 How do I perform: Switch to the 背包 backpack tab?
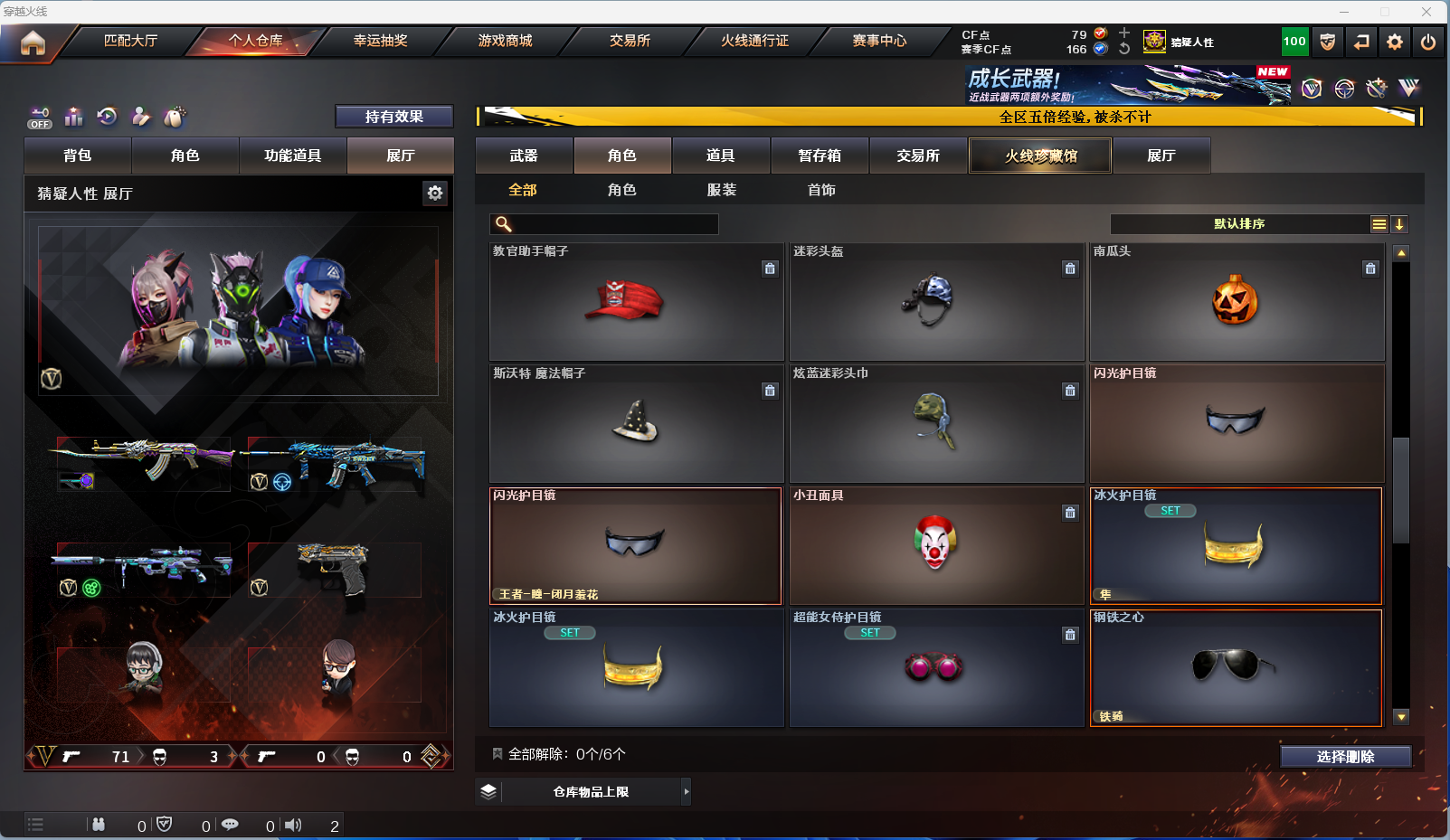coord(78,156)
